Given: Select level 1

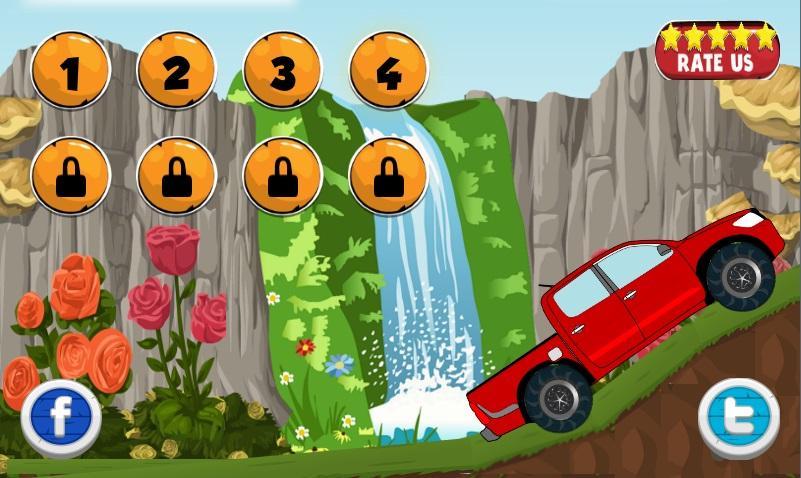Looking at the screenshot, I should point(70,70).
